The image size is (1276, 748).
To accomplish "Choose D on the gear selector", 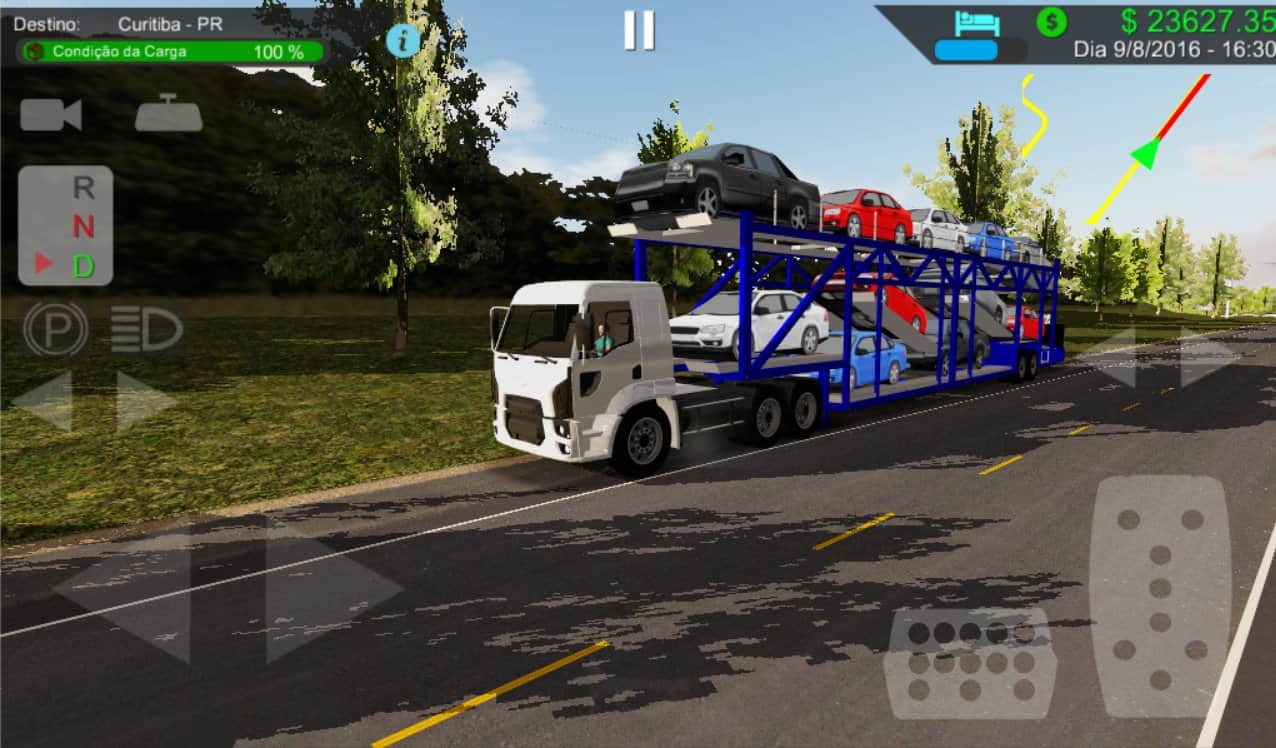I will point(84,266).
